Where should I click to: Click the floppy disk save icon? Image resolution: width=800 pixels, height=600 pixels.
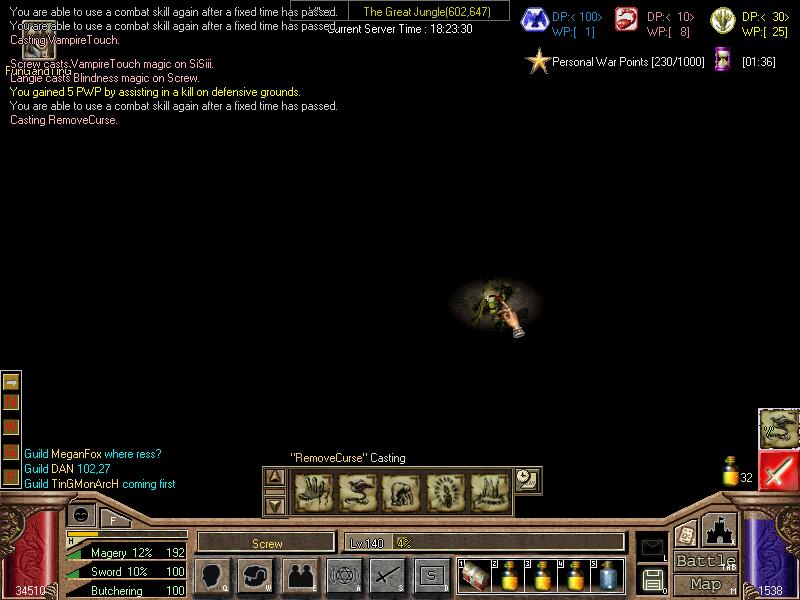654,580
